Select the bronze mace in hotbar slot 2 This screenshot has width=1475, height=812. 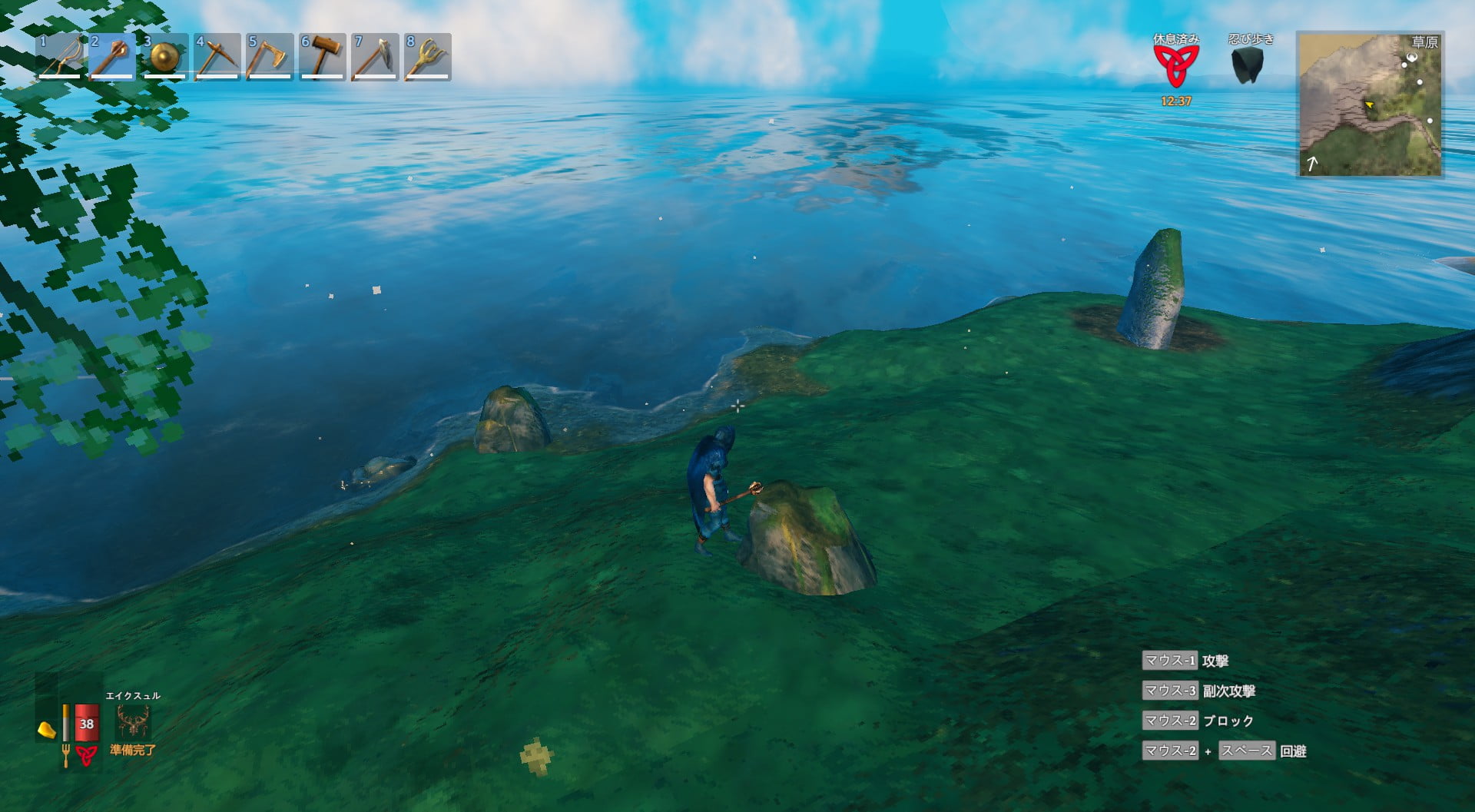(x=112, y=57)
